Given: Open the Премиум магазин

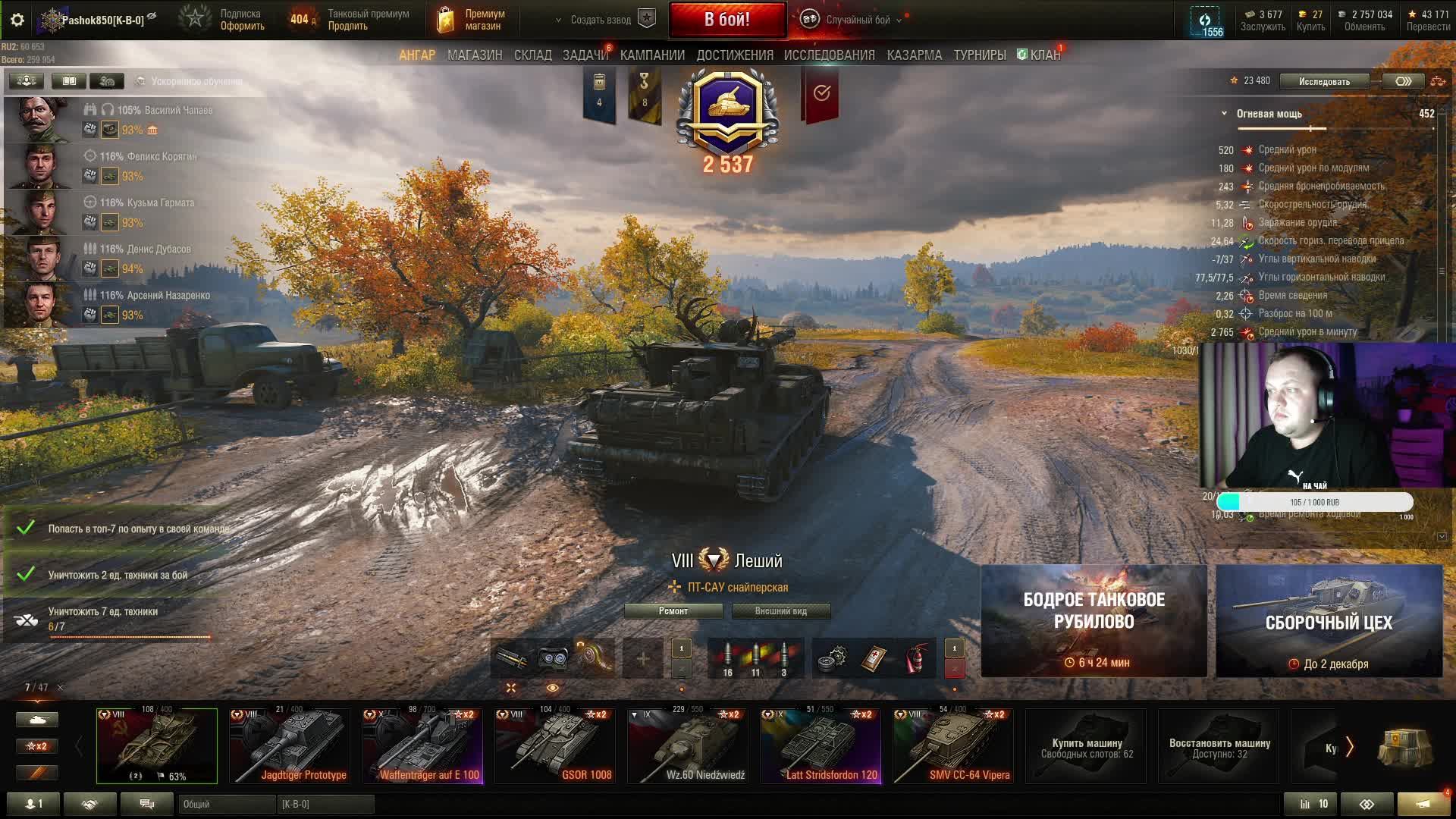Looking at the screenshot, I should pyautogui.click(x=472, y=20).
